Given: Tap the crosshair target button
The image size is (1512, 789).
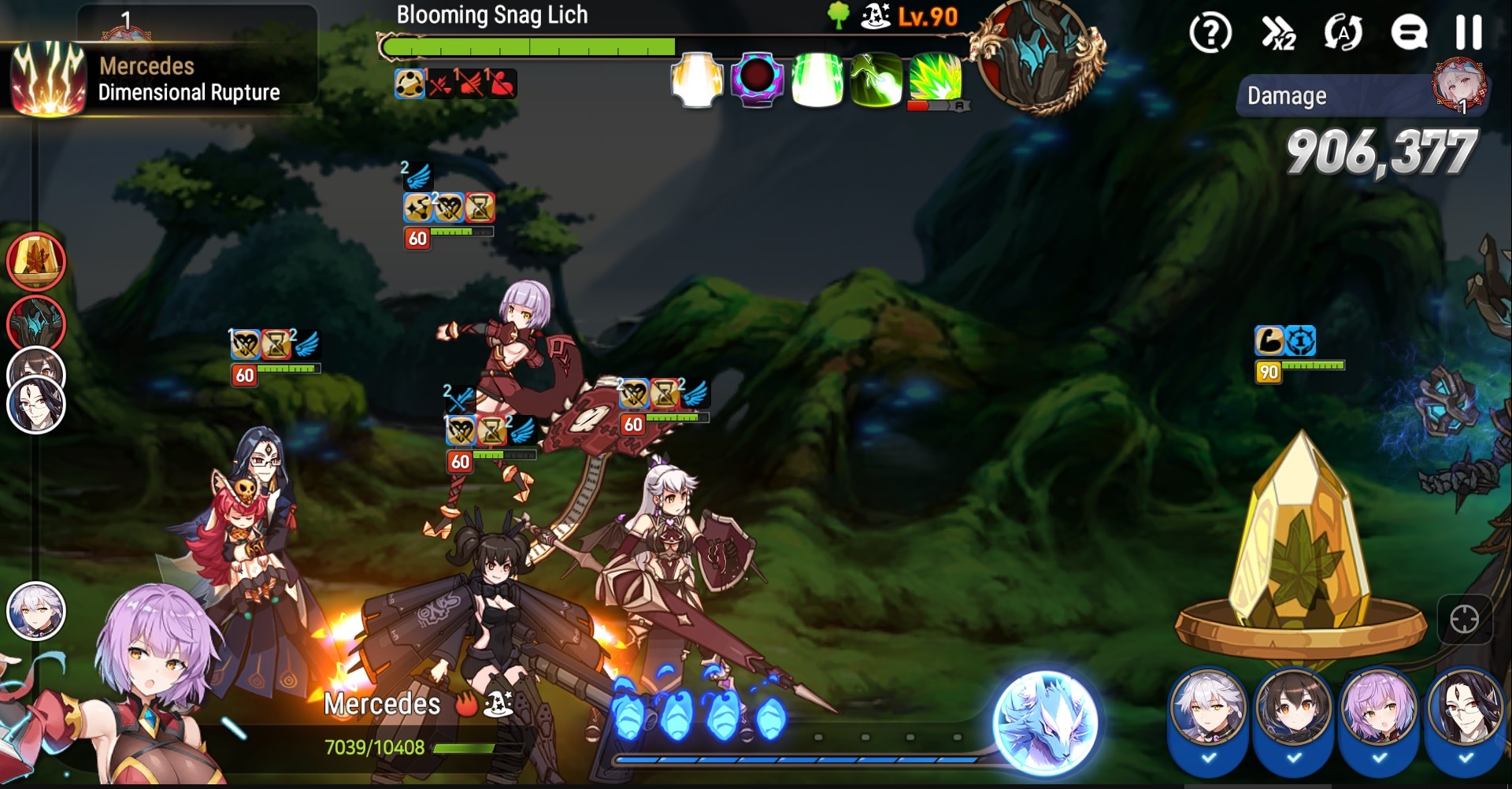Looking at the screenshot, I should pyautogui.click(x=1464, y=620).
